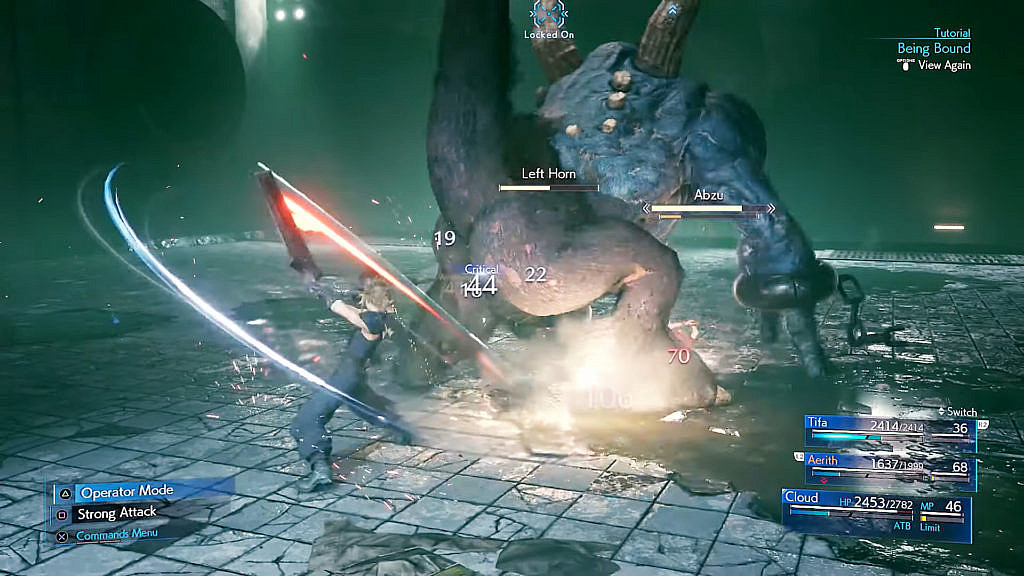Target the Left Horn label

[548, 174]
